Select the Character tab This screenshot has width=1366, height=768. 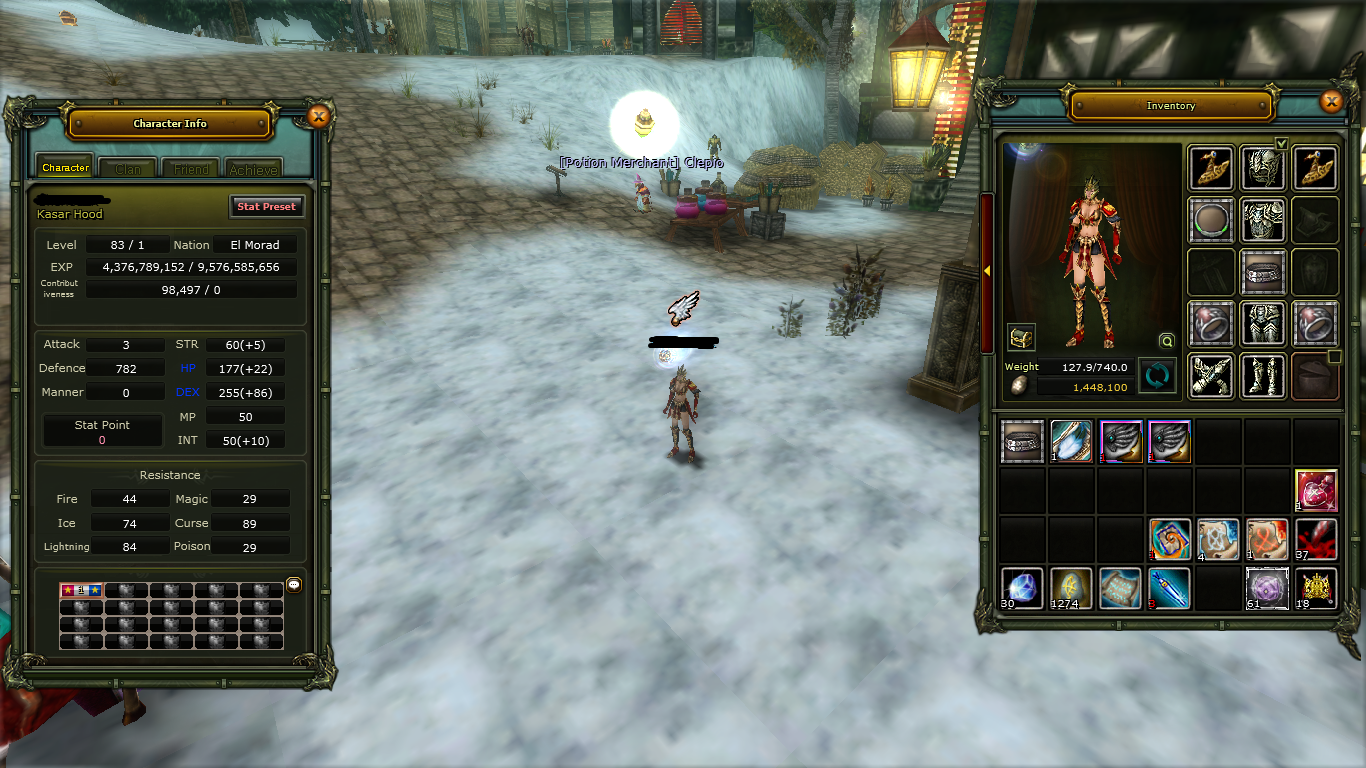pyautogui.click(x=66, y=168)
